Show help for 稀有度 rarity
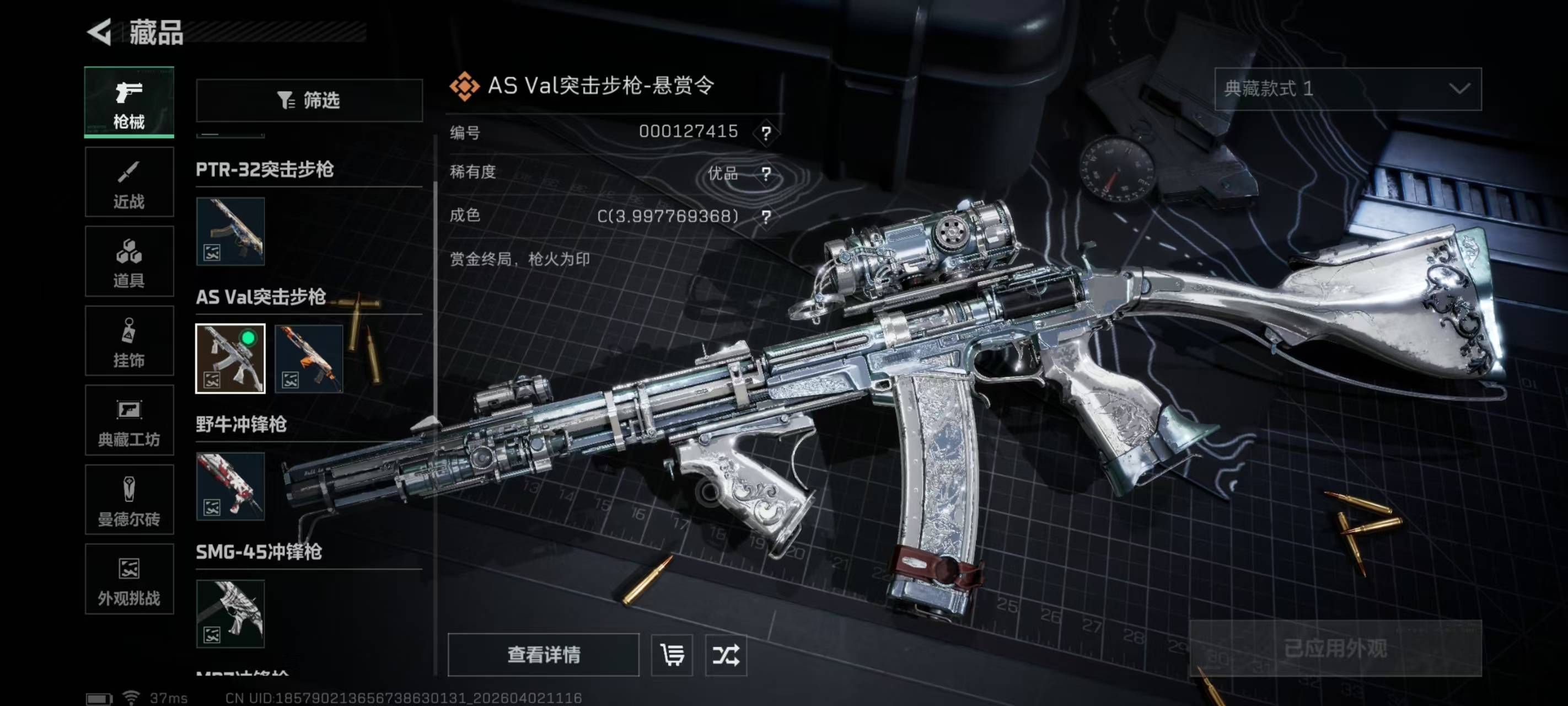Screen dimensions: 1568x706 pyautogui.click(x=766, y=174)
